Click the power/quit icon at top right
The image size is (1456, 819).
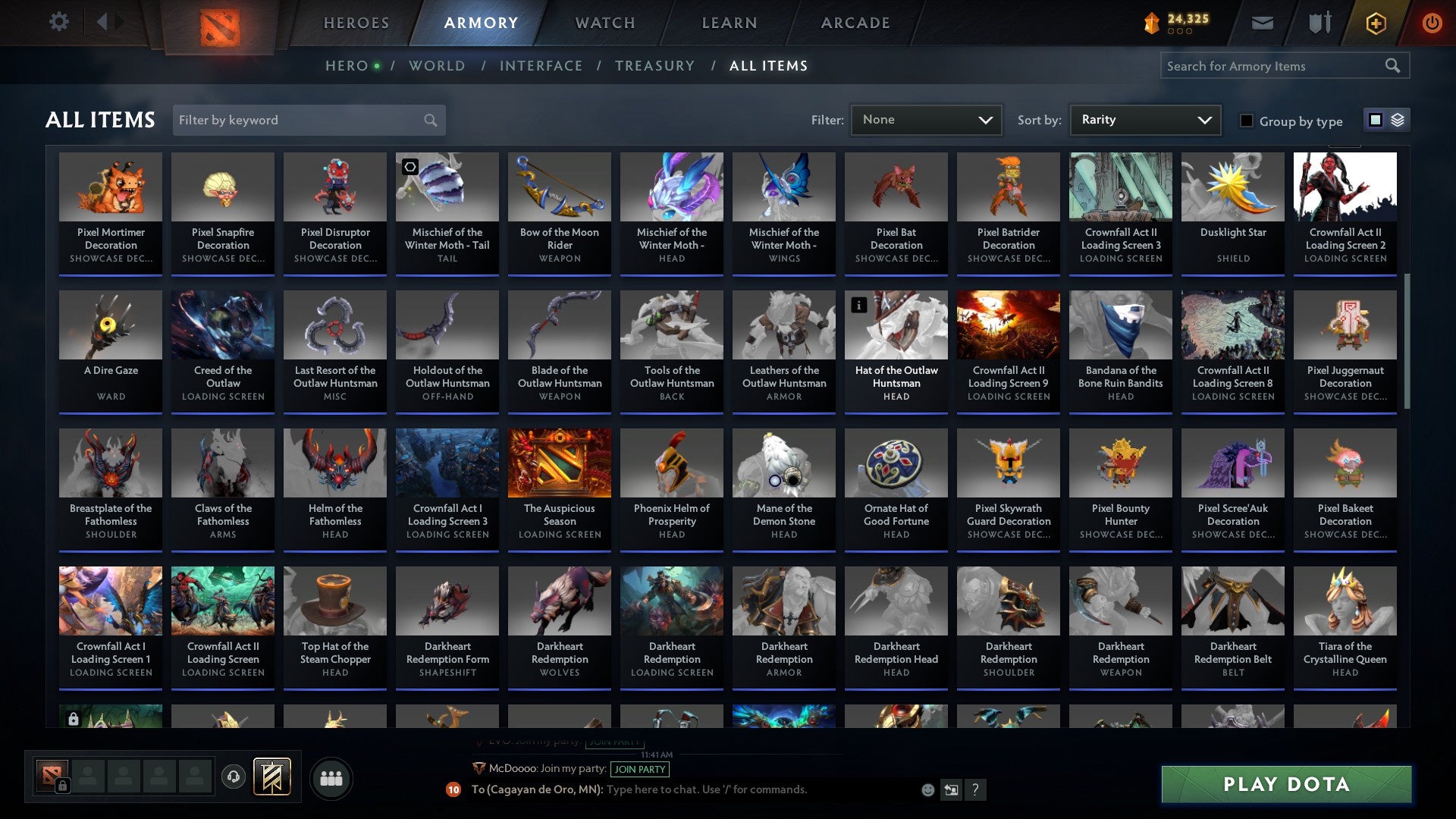pyautogui.click(x=1432, y=23)
